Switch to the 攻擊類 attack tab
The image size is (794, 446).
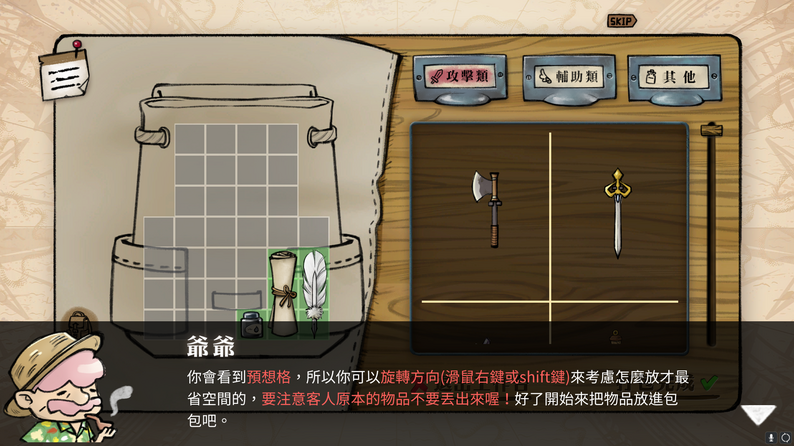[459, 75]
